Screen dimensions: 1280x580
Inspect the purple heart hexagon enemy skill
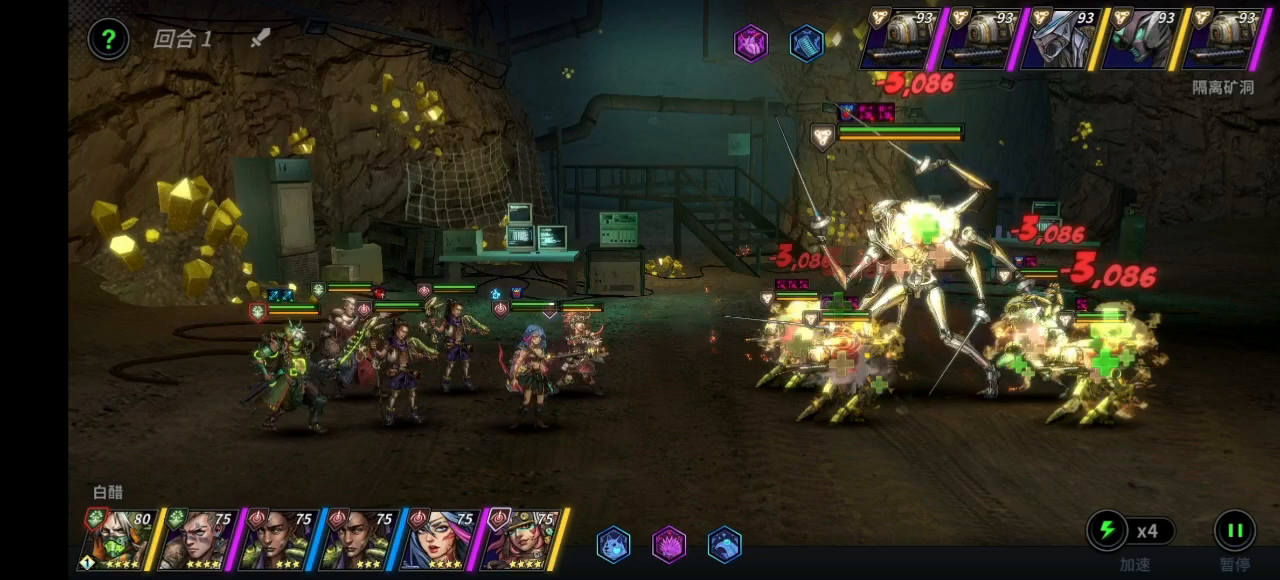751,43
